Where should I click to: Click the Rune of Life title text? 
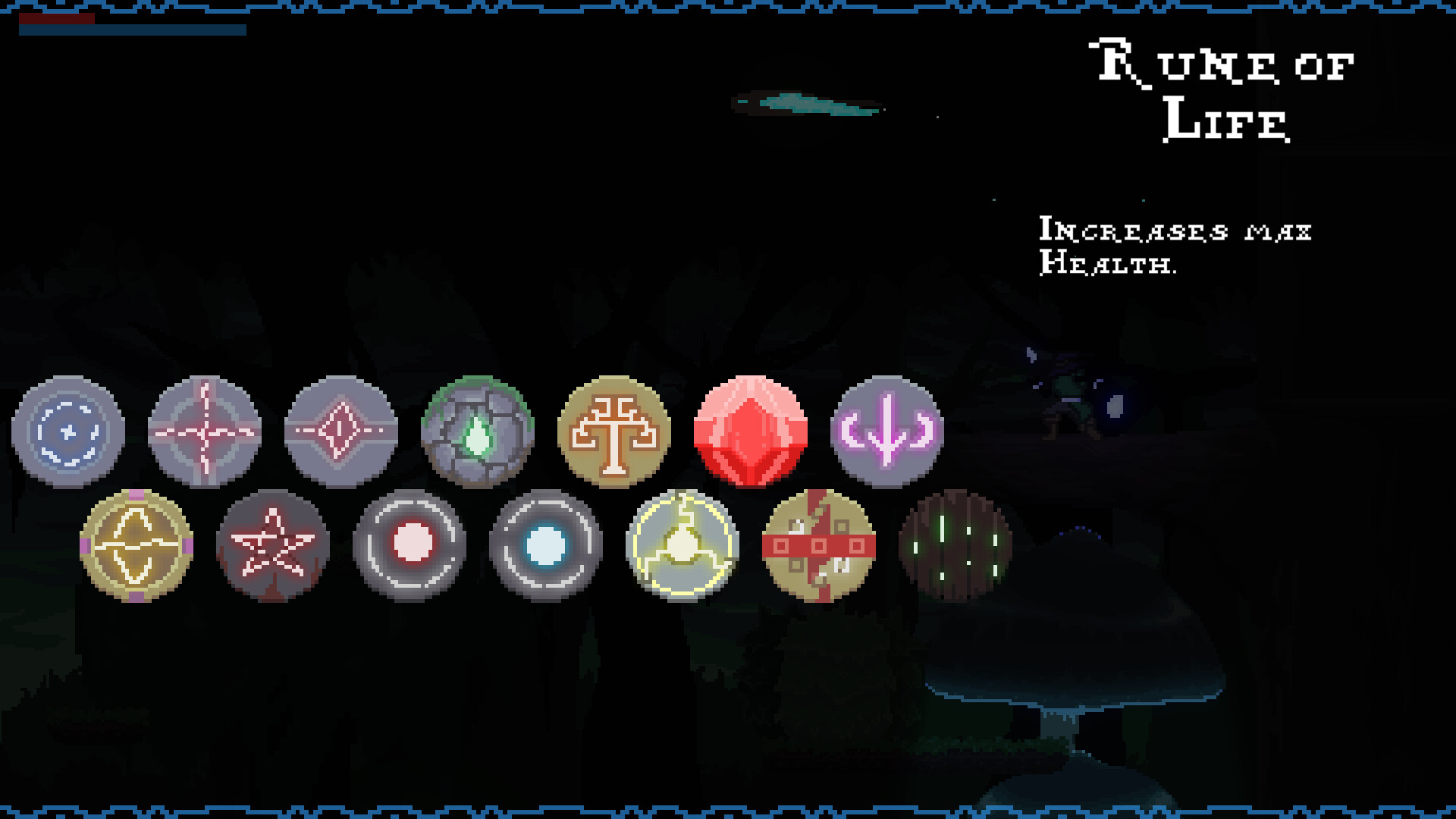[1221, 91]
